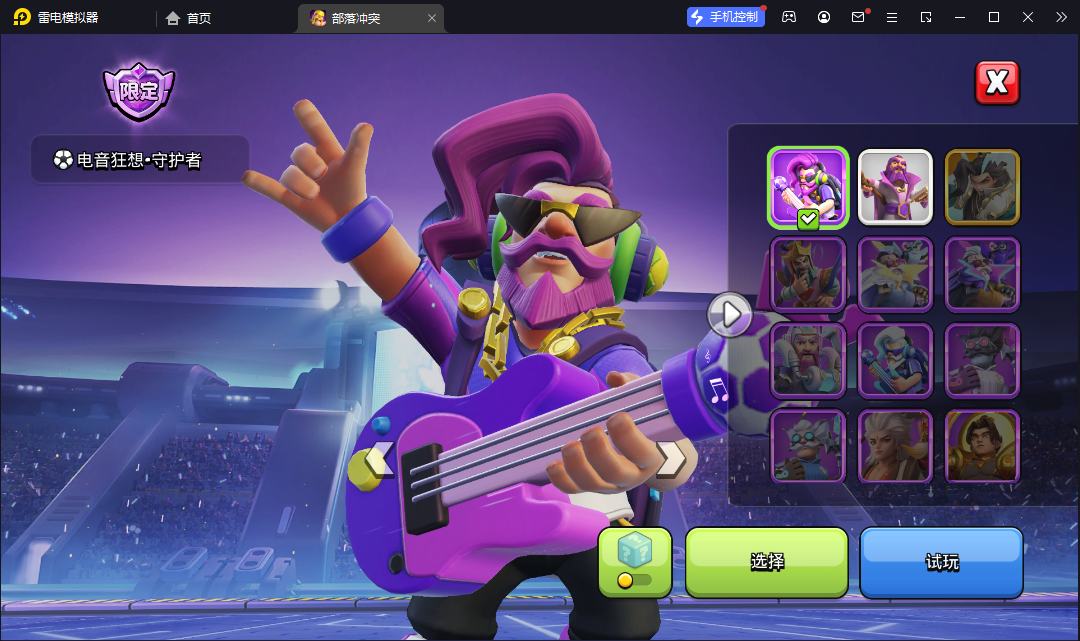Viewport: 1080px width, 641px height.
Task: Close the skin screen with the red X
Action: [997, 83]
